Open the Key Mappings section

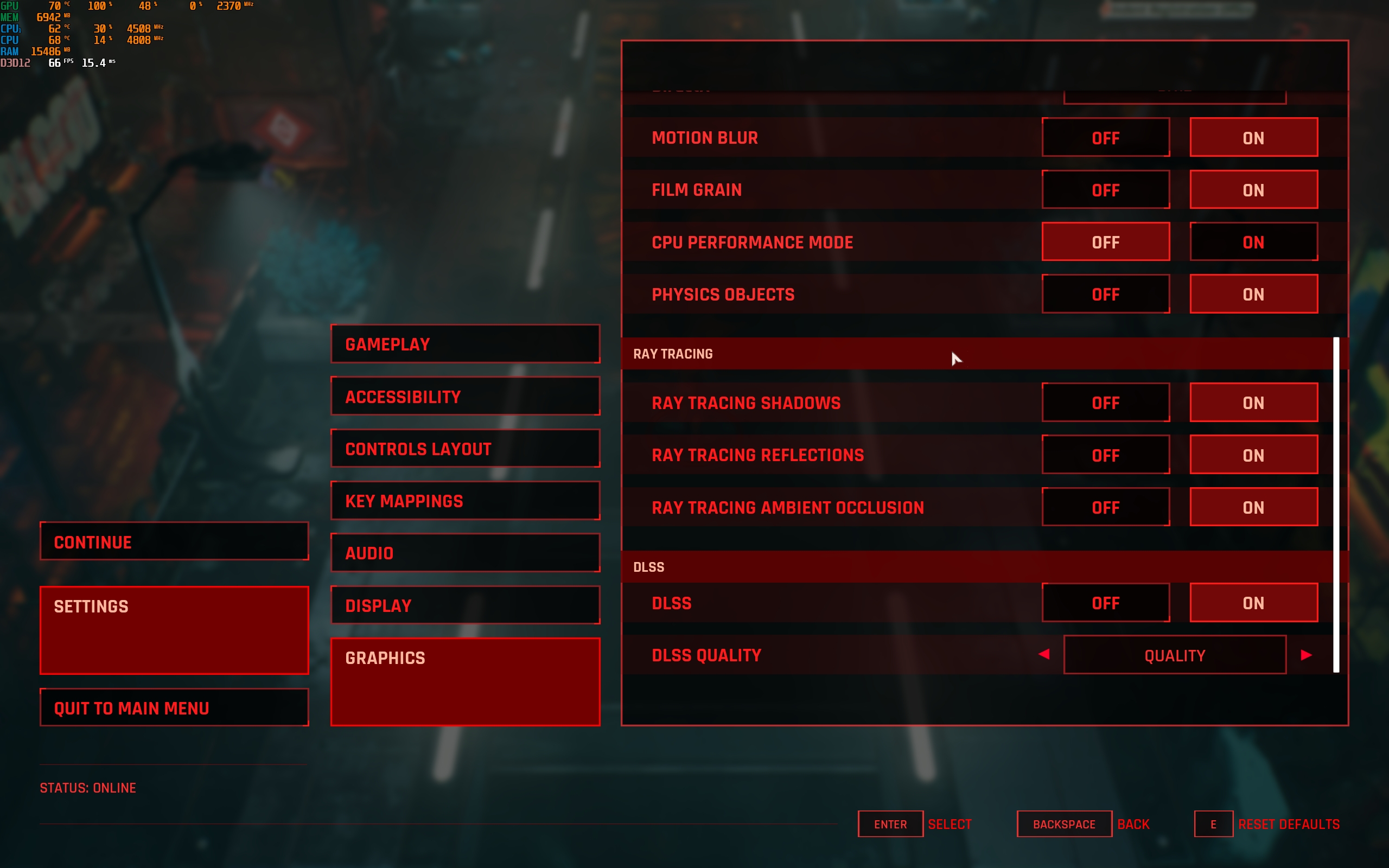[x=465, y=501]
